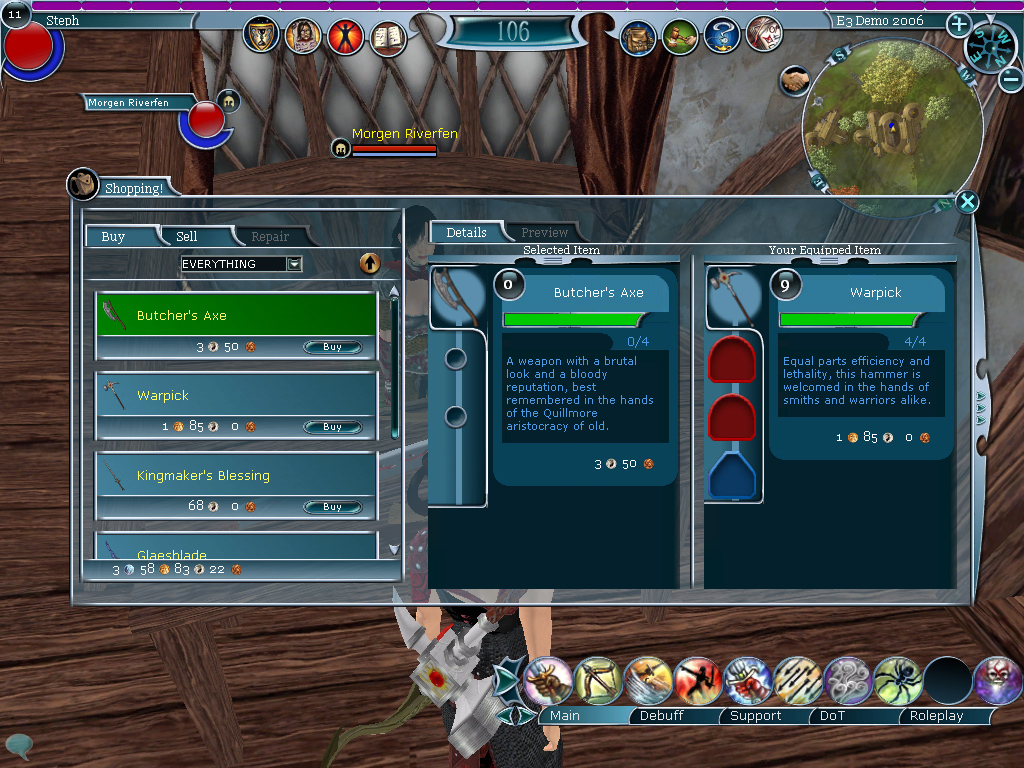The image size is (1024, 768).
Task: Buy the Butcher's Axe
Action: click(332, 347)
